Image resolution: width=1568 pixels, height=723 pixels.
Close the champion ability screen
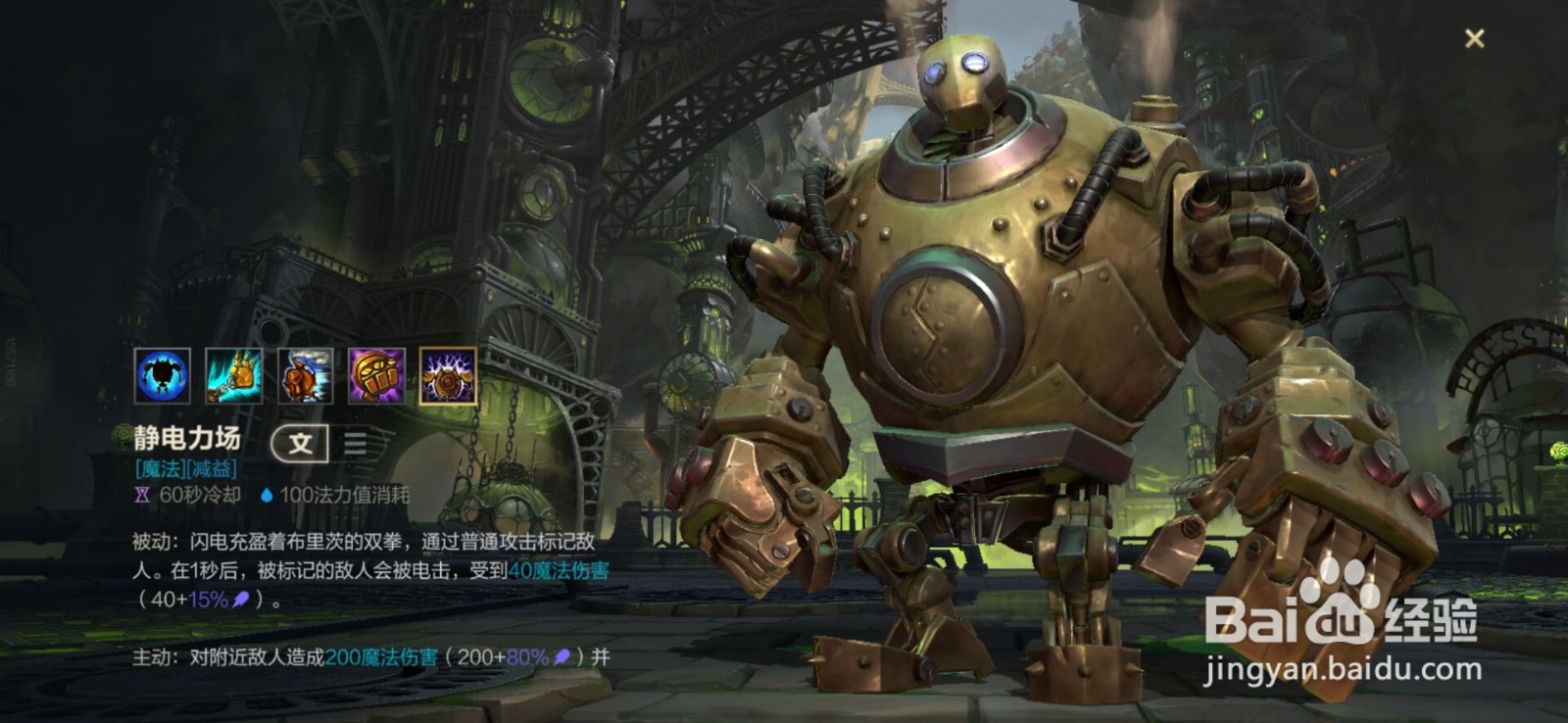tap(1474, 38)
